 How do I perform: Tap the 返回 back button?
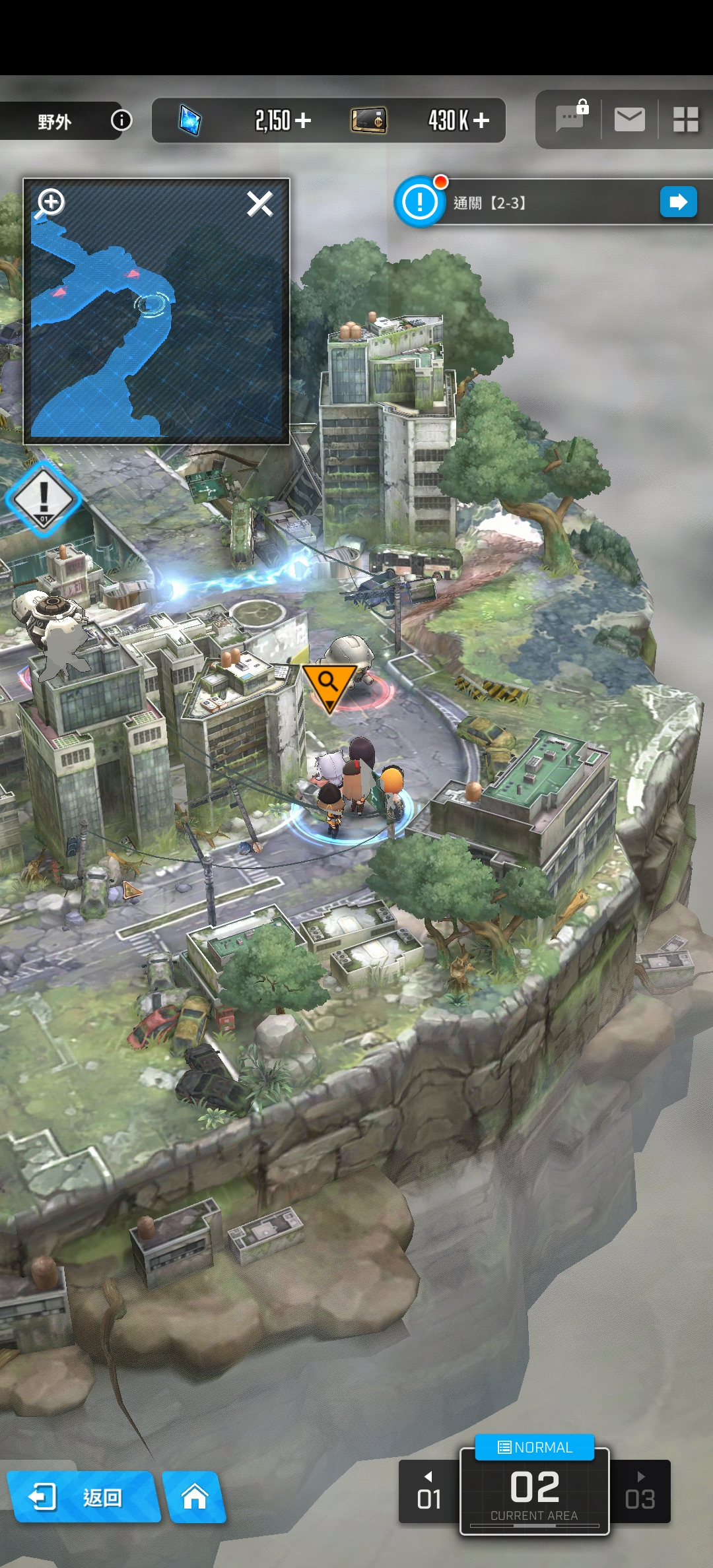tap(83, 1497)
